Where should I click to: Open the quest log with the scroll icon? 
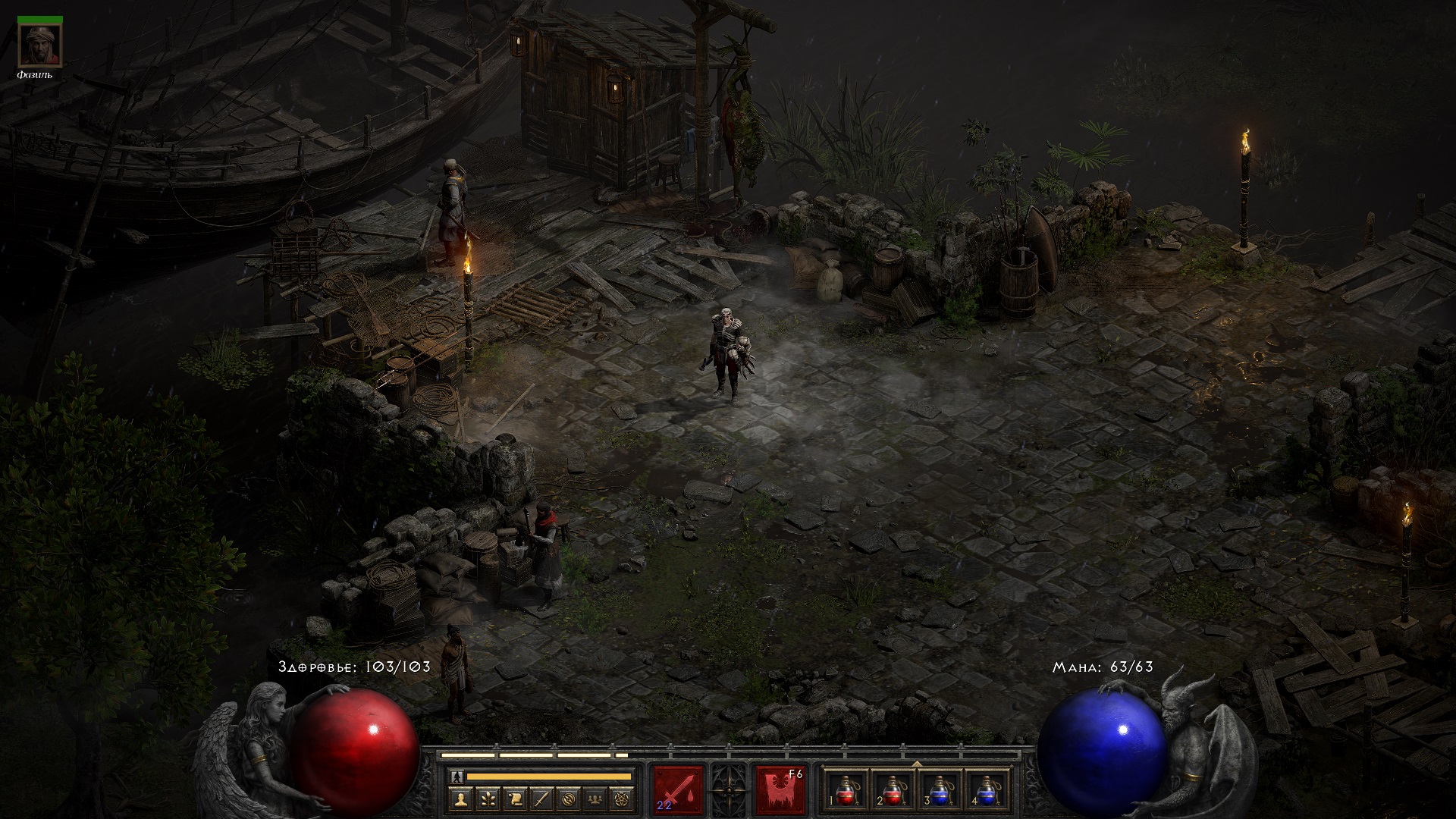[513, 799]
